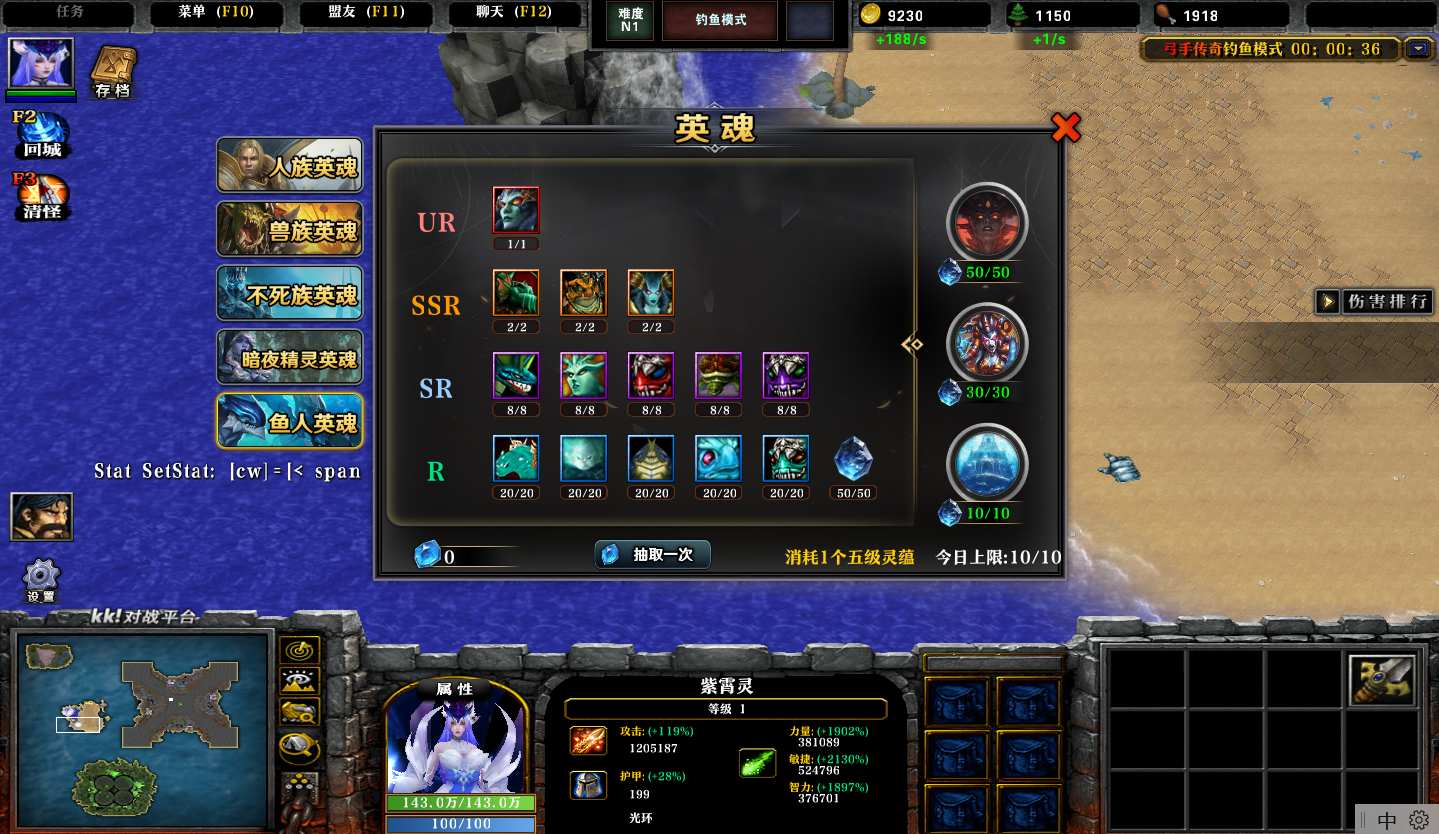Switch to the 人族英魂 tab
Viewport: 1439px width, 834px height.
point(290,166)
